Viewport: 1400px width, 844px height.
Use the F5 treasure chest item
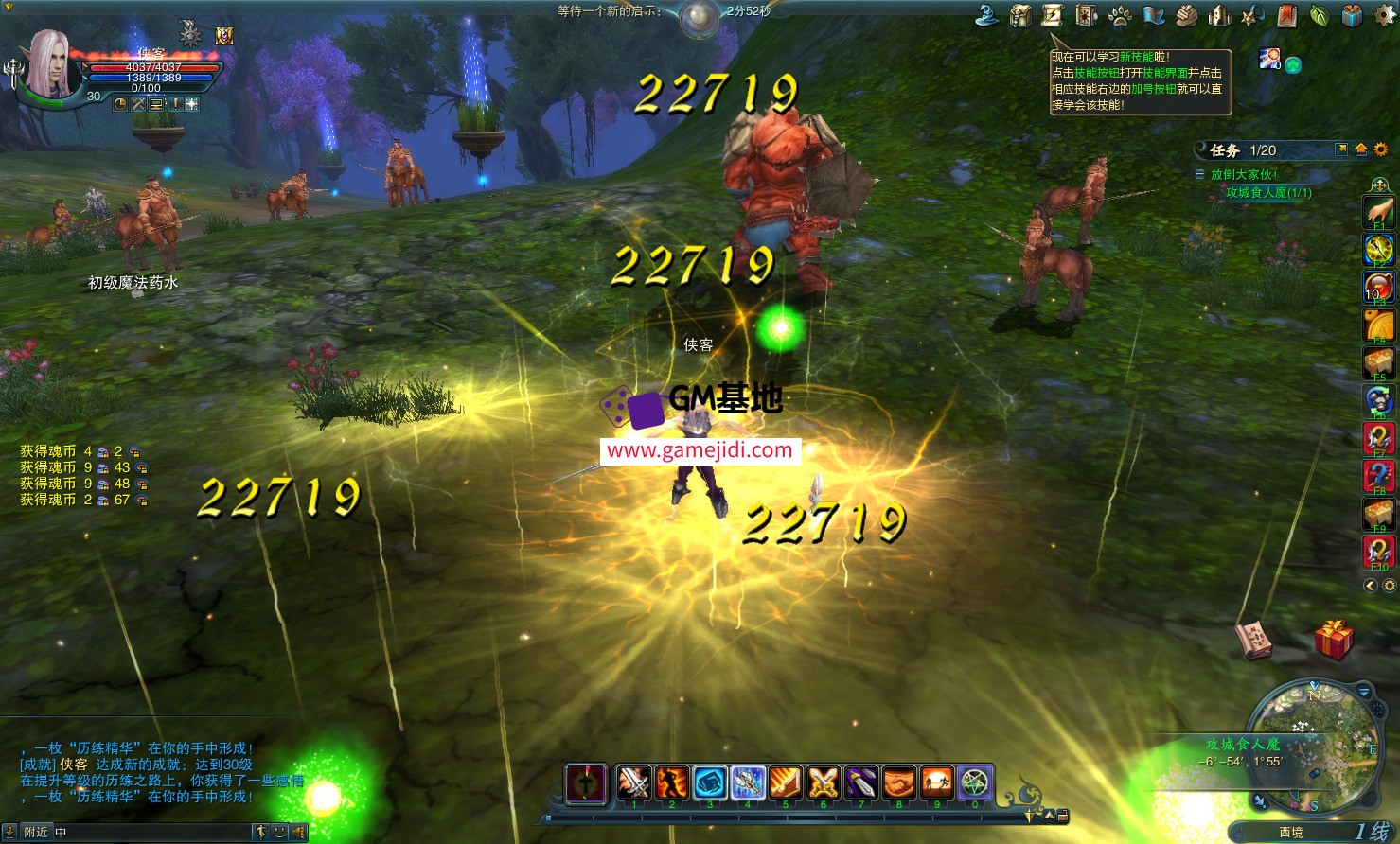1379,361
